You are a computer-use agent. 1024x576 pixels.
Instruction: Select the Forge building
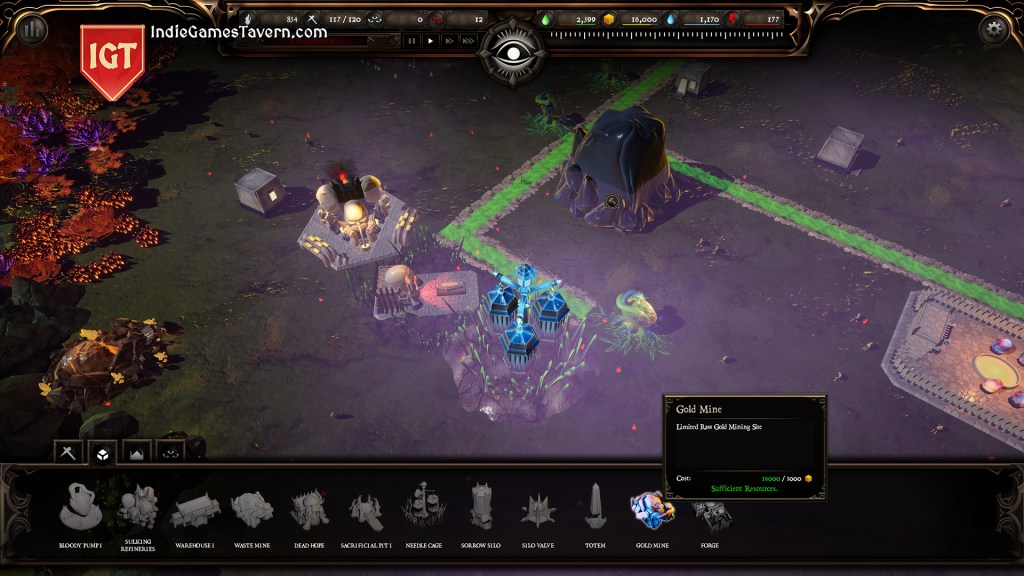point(710,514)
